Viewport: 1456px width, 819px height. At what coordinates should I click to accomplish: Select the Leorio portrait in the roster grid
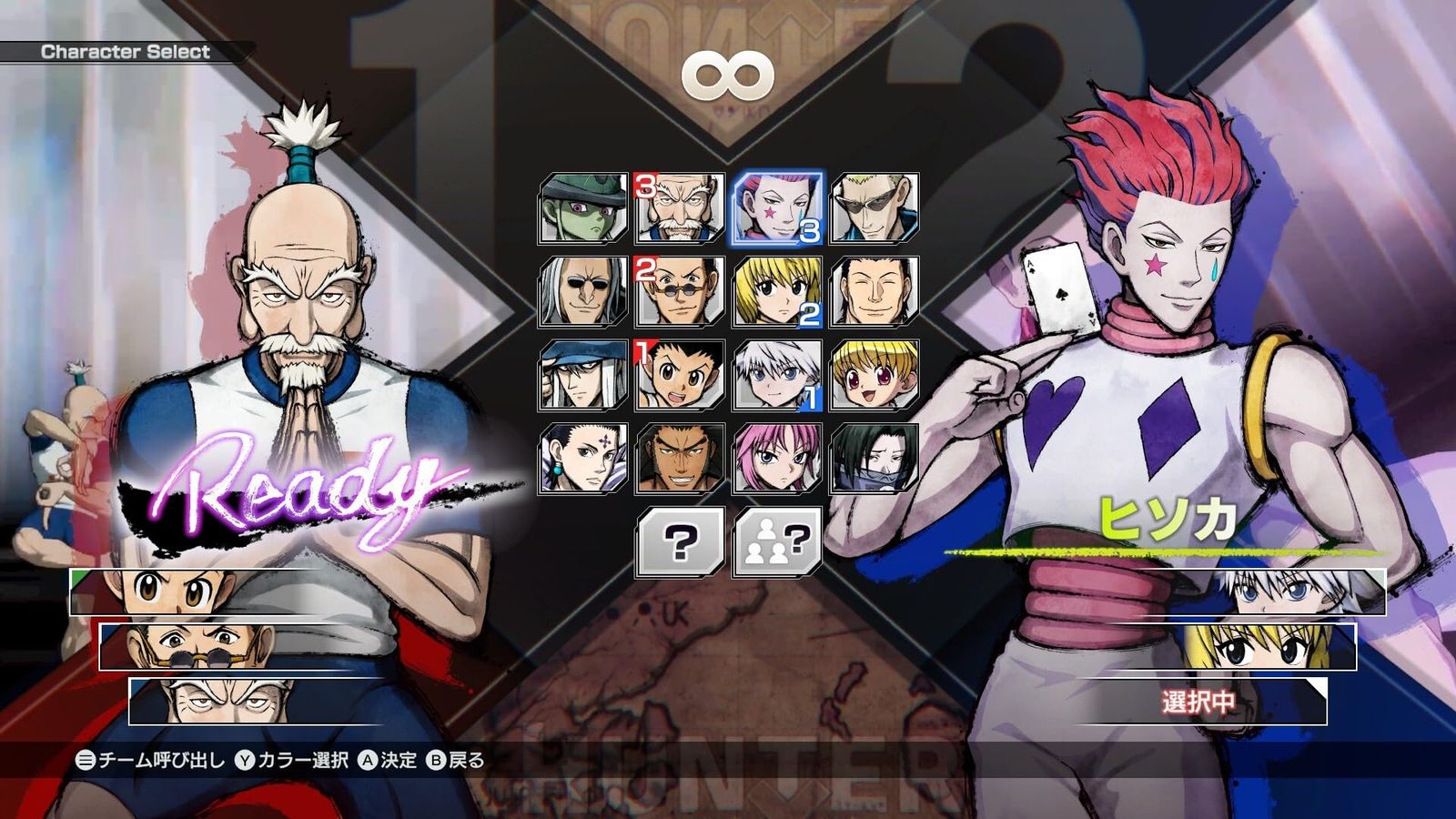[x=680, y=292]
